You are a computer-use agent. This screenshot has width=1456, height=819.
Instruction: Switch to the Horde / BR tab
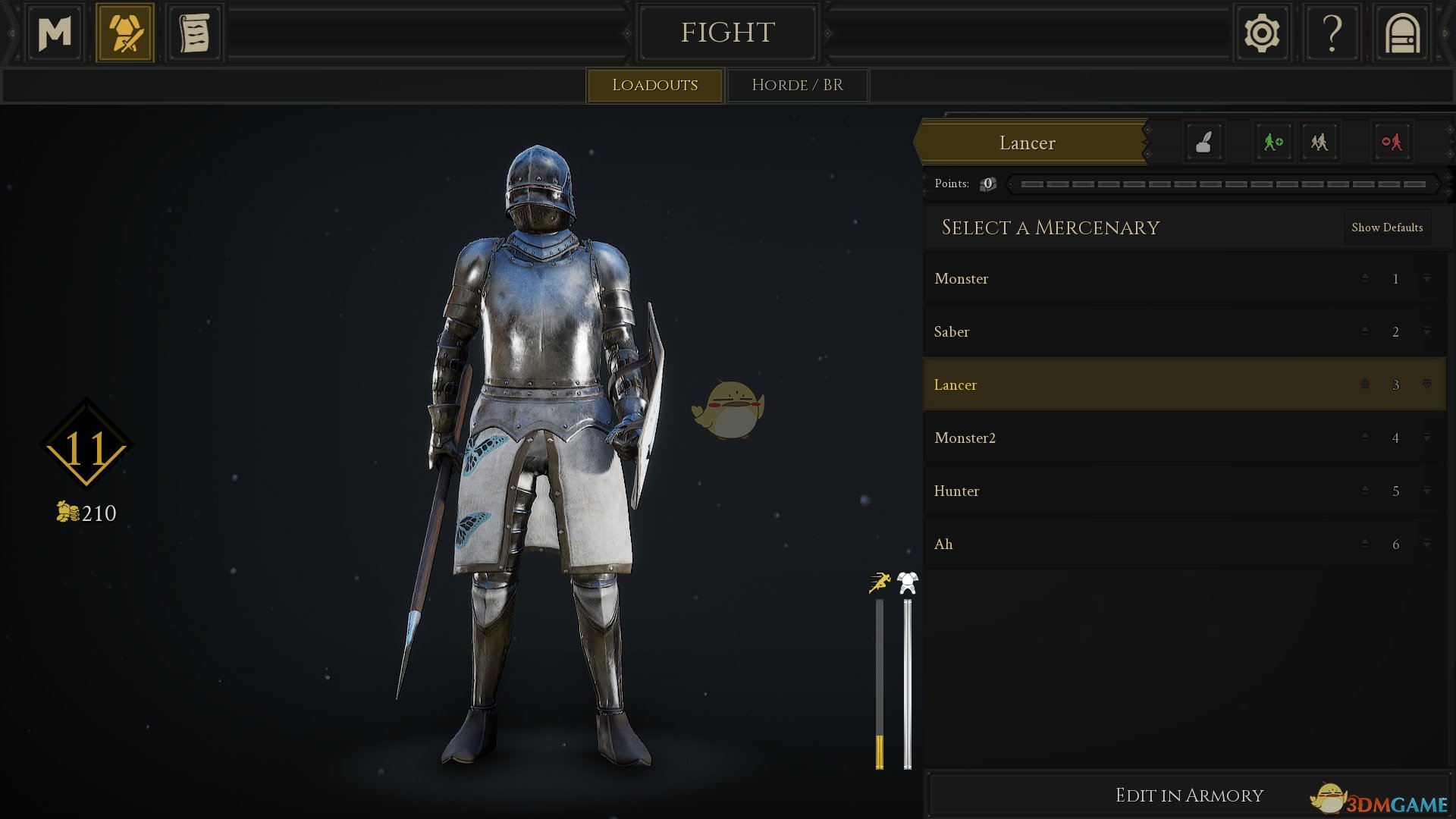797,85
